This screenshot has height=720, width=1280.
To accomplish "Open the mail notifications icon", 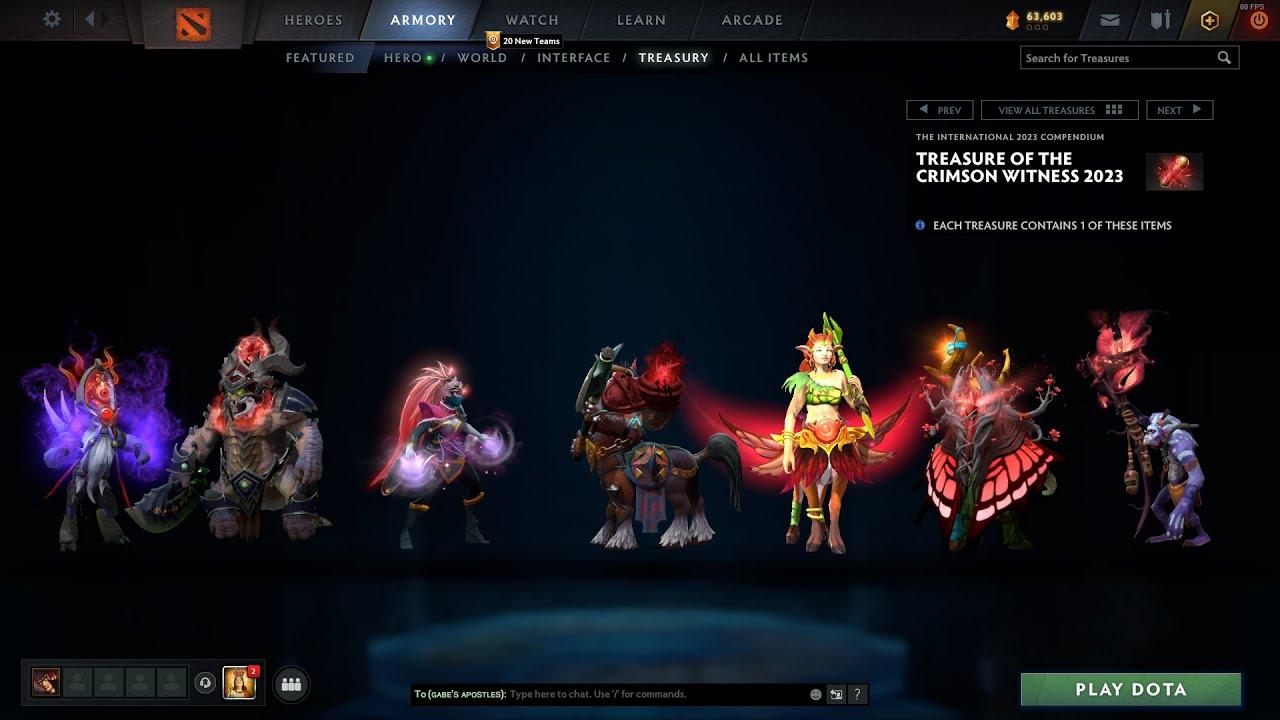I will [1110, 19].
